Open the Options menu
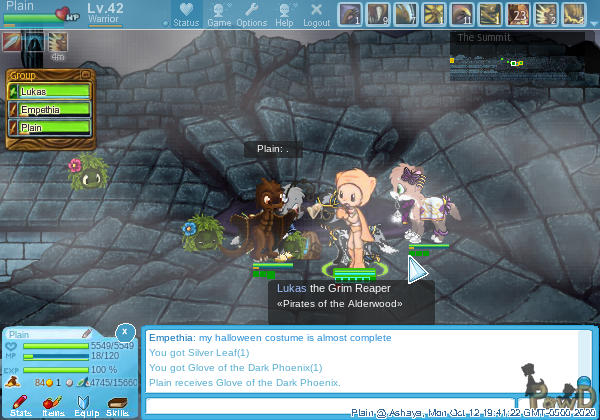600x420 pixels. click(251, 14)
